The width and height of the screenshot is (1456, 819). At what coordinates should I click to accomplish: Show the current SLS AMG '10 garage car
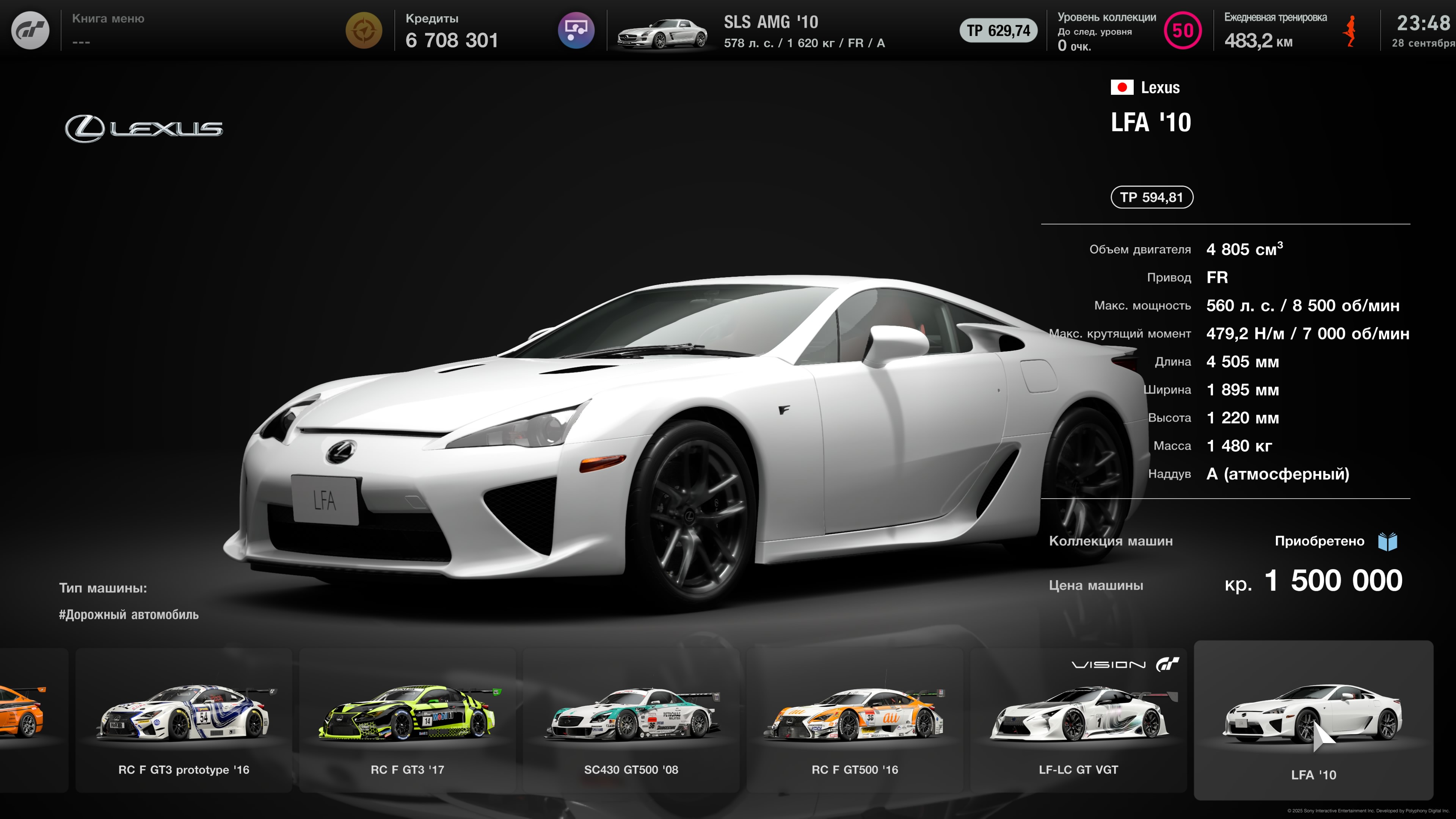661,33
